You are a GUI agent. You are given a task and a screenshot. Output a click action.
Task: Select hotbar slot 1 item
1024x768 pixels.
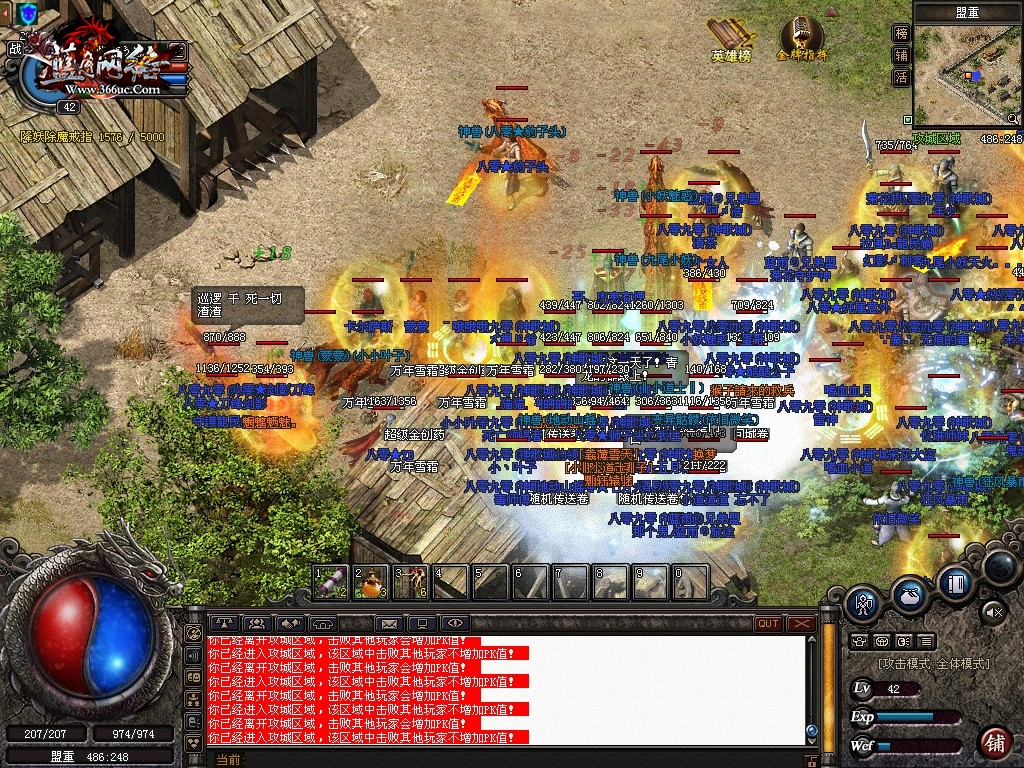(330, 581)
